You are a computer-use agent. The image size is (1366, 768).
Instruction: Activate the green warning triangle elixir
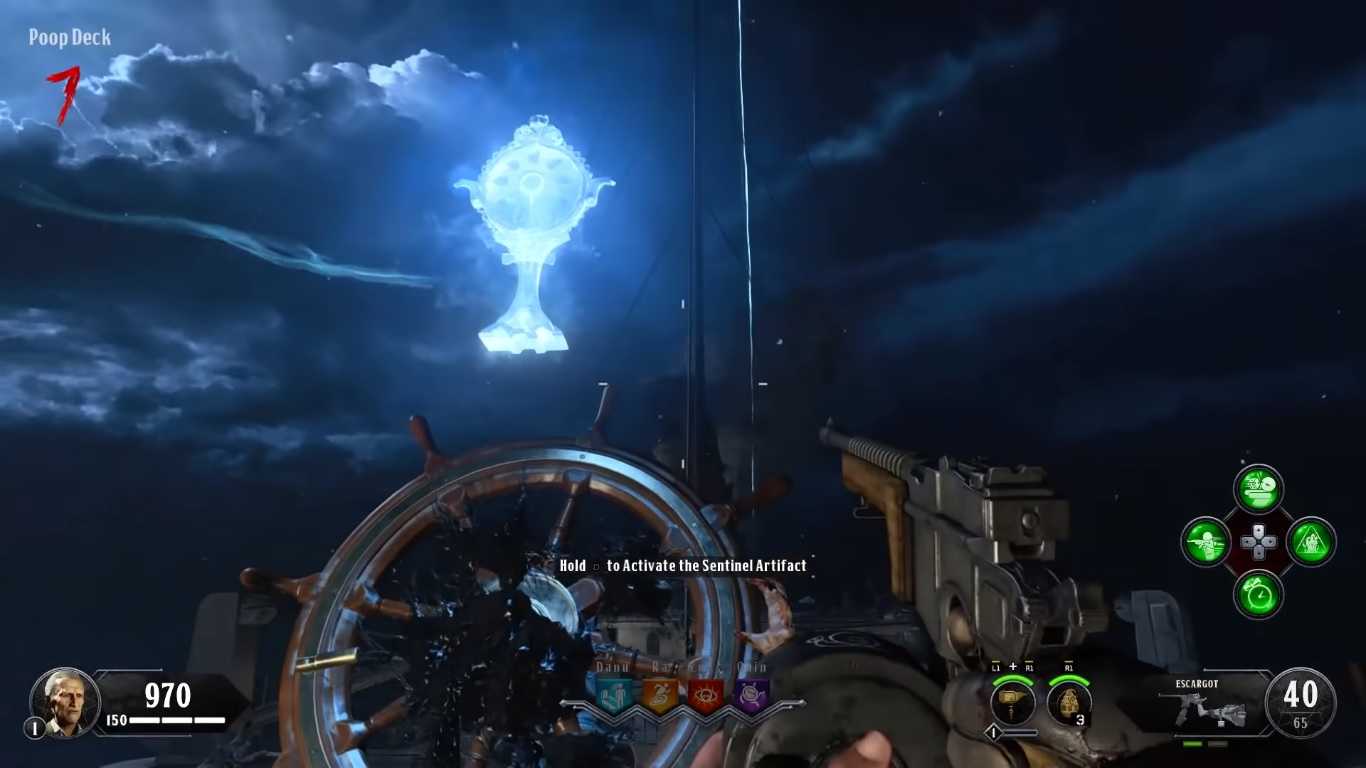coord(1310,543)
